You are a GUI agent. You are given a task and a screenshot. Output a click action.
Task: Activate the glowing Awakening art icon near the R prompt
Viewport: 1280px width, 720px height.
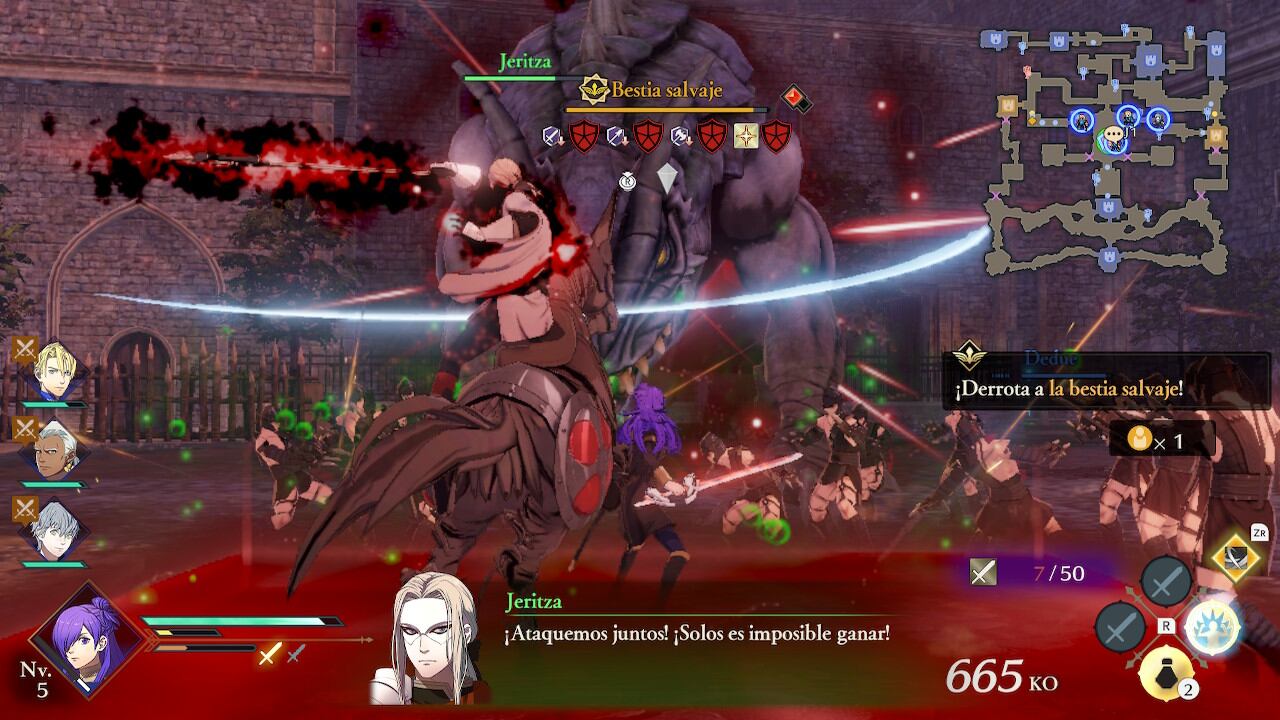coord(1212,628)
